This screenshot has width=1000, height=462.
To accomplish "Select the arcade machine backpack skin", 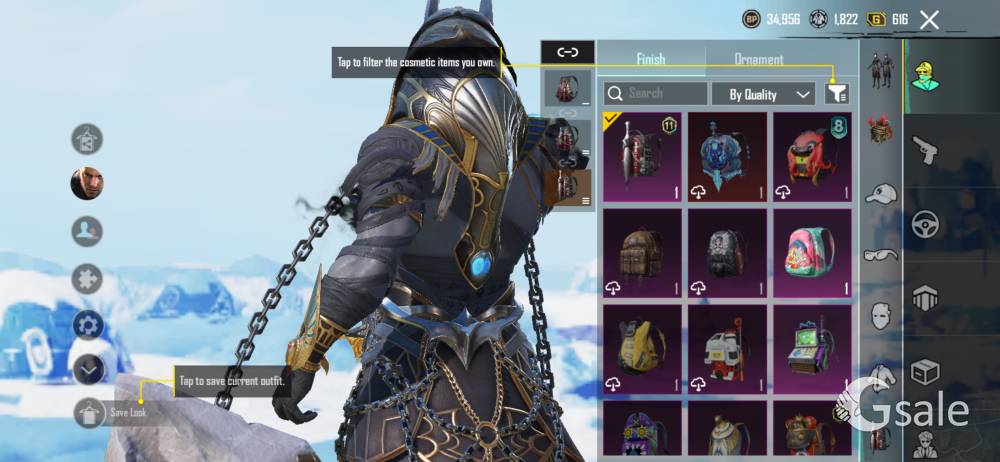I will [811, 349].
